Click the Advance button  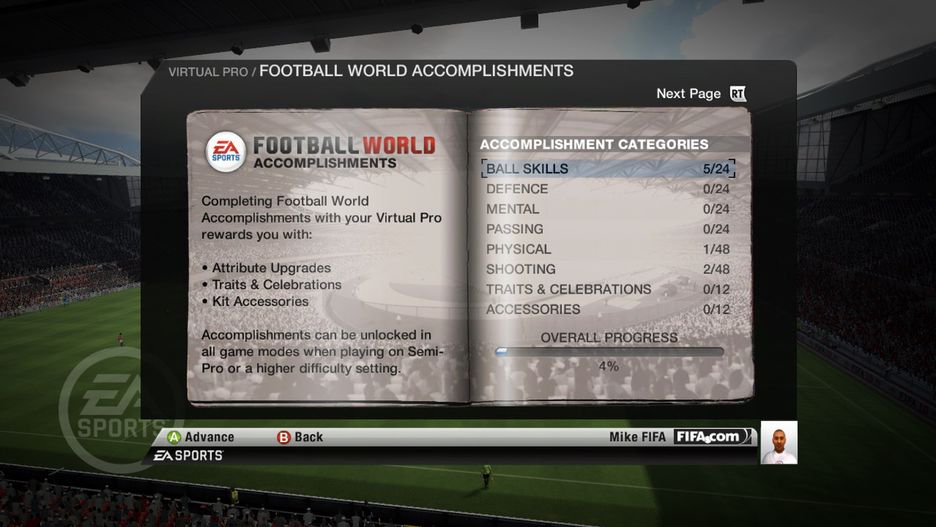pyautogui.click(x=201, y=437)
